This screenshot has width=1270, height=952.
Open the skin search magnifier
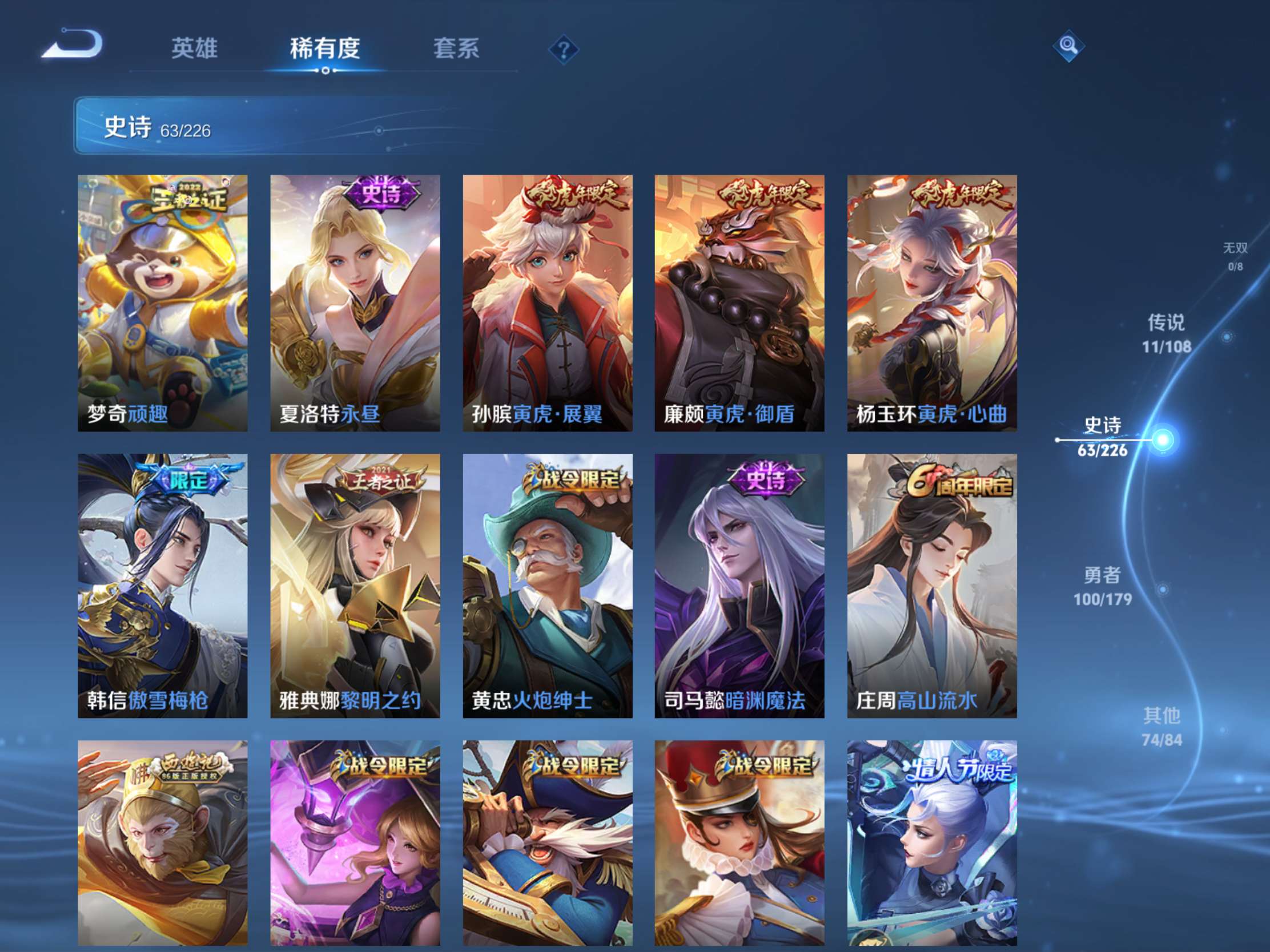1068,45
